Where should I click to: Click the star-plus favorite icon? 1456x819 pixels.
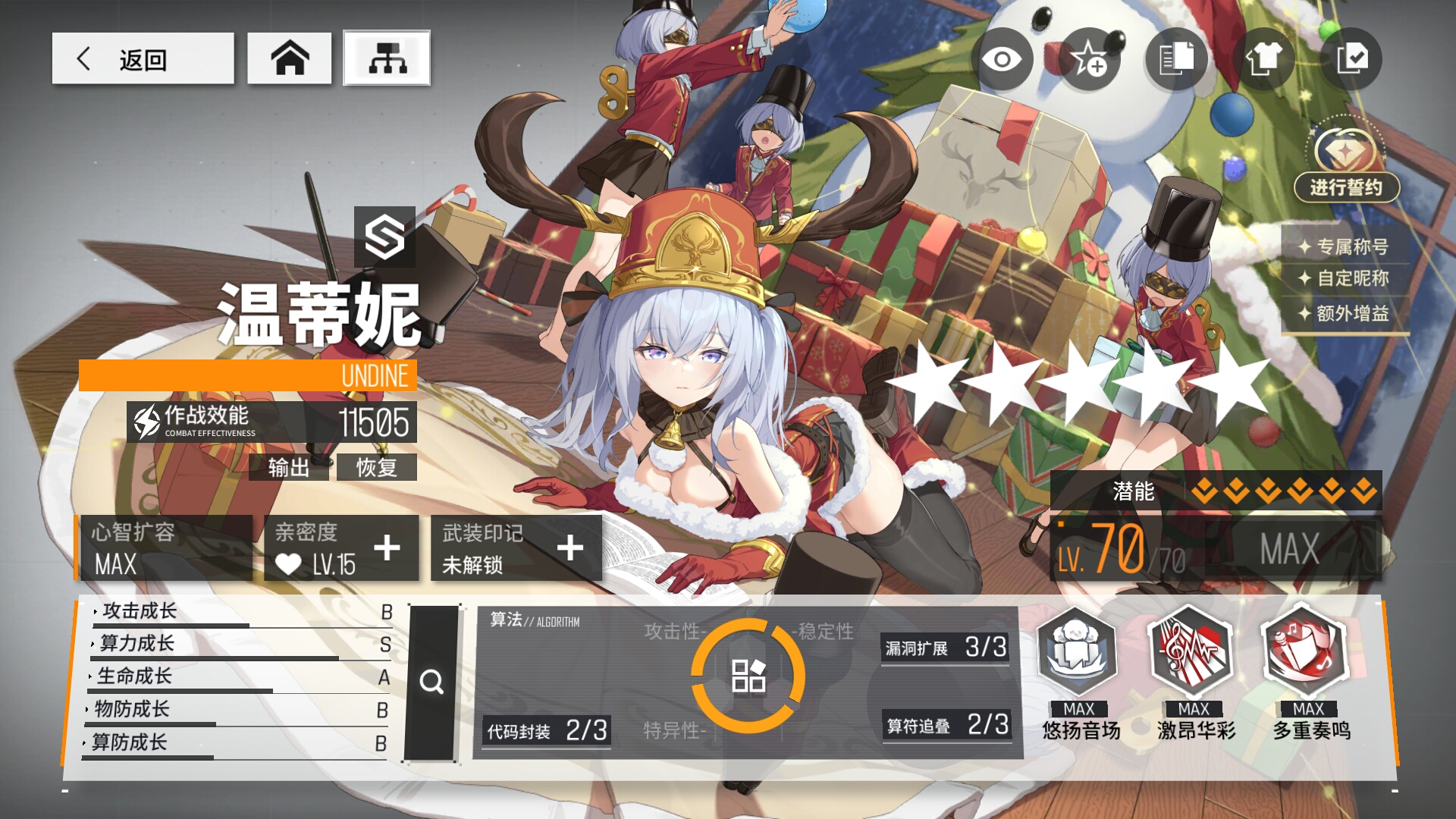1089,59
